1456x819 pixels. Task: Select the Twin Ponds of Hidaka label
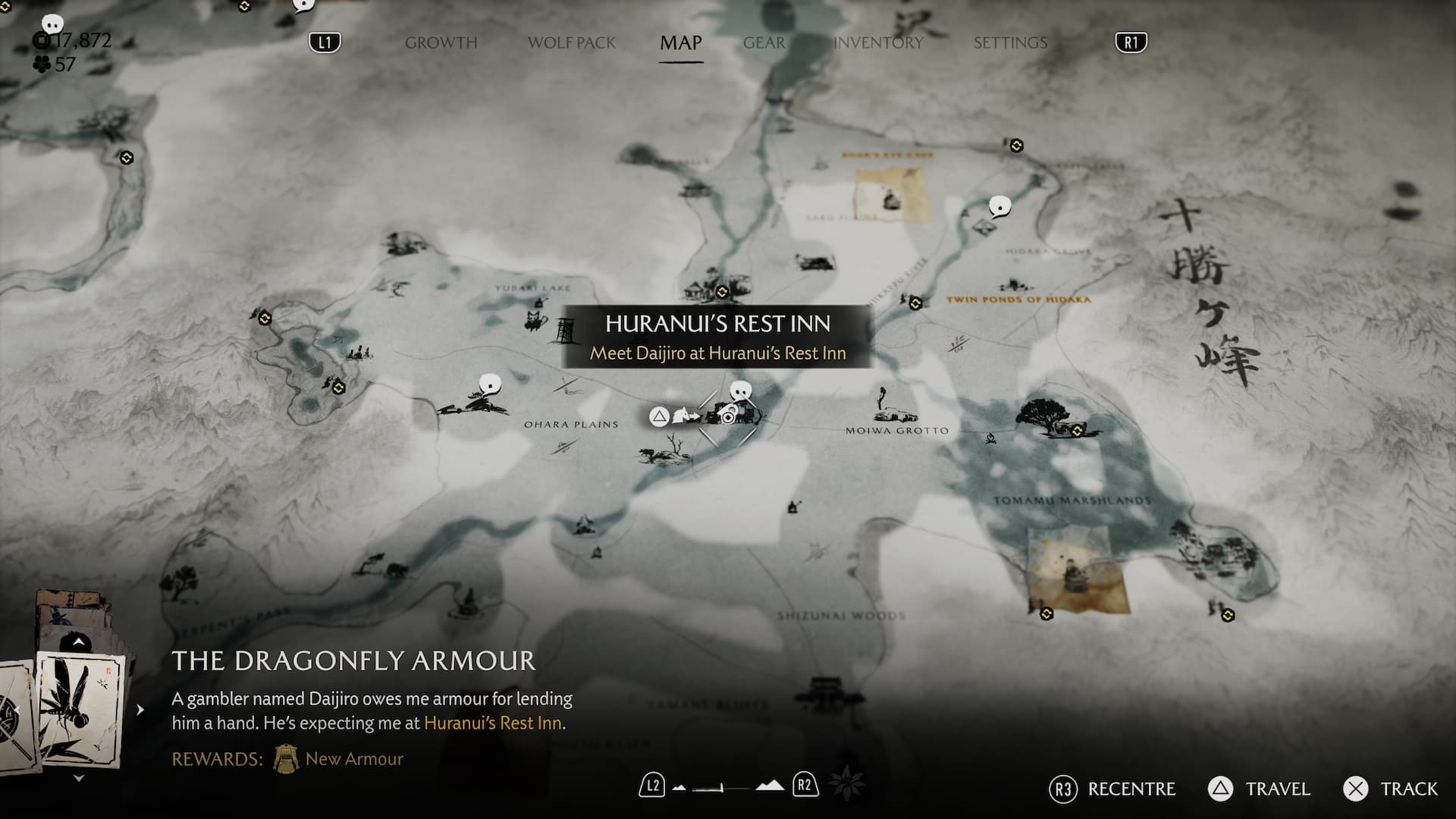[x=1018, y=300]
